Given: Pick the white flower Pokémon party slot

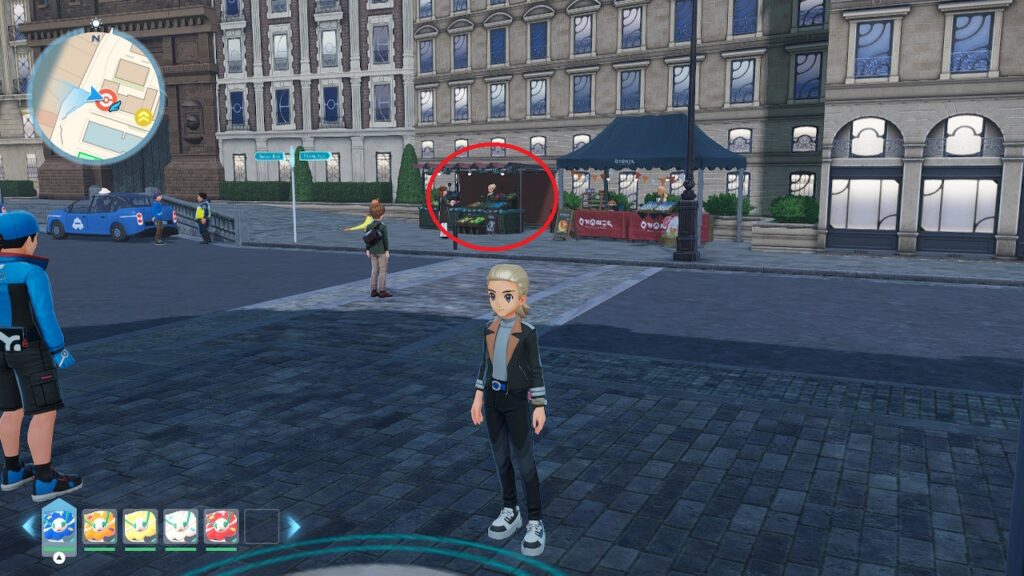Looking at the screenshot, I should pyautogui.click(x=181, y=526).
